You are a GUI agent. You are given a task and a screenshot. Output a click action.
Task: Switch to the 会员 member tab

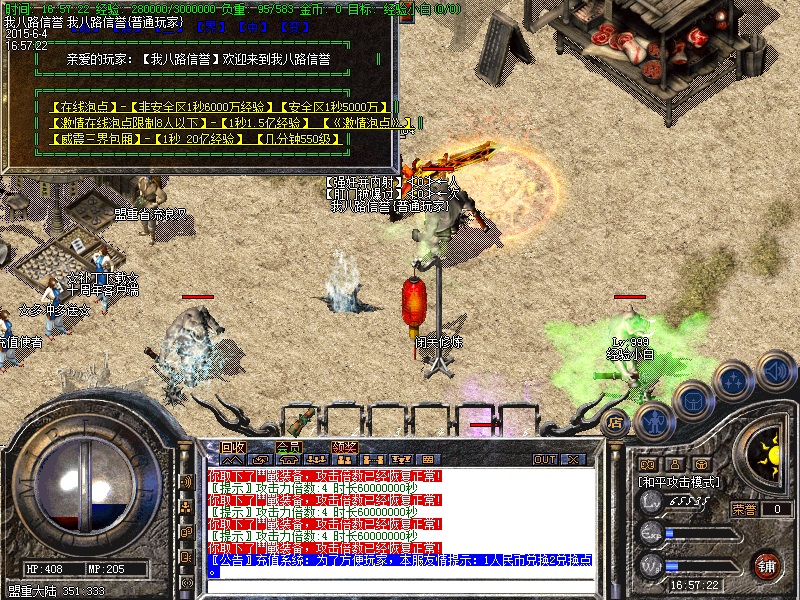coord(289,447)
